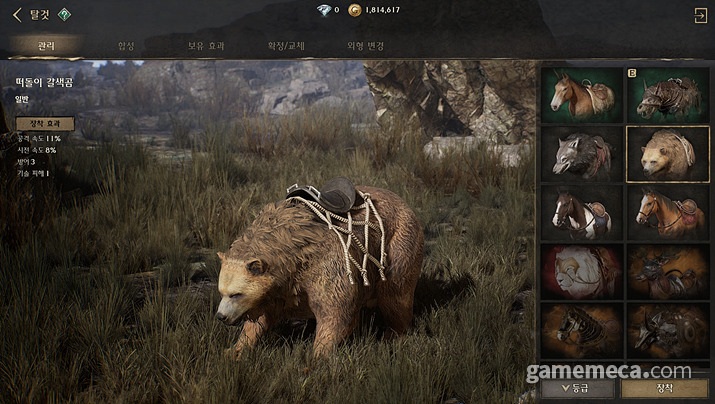Select the light brown horse mount
This screenshot has height=404, width=715.
click(582, 95)
